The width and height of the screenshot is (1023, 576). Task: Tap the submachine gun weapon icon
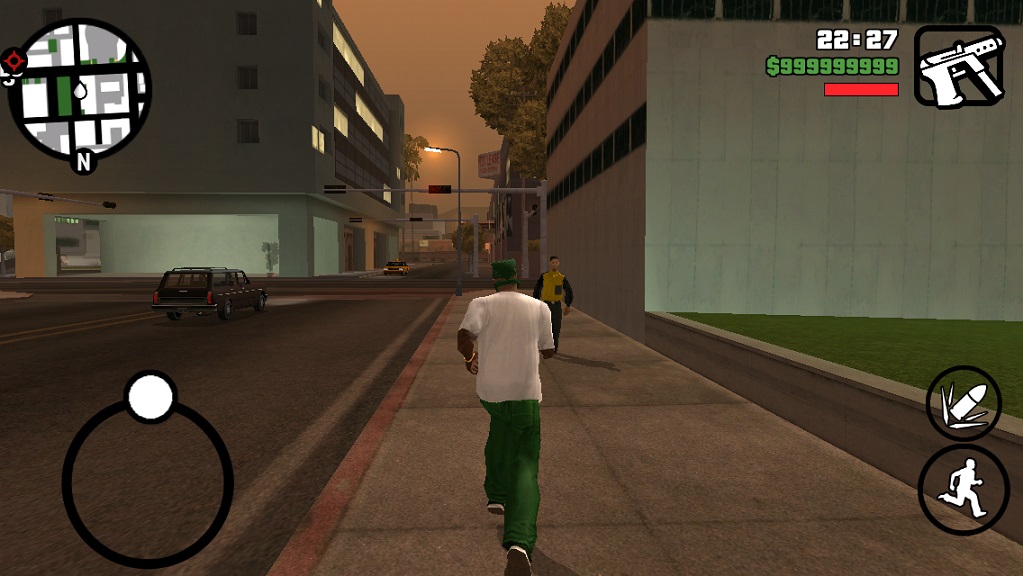tap(959, 66)
